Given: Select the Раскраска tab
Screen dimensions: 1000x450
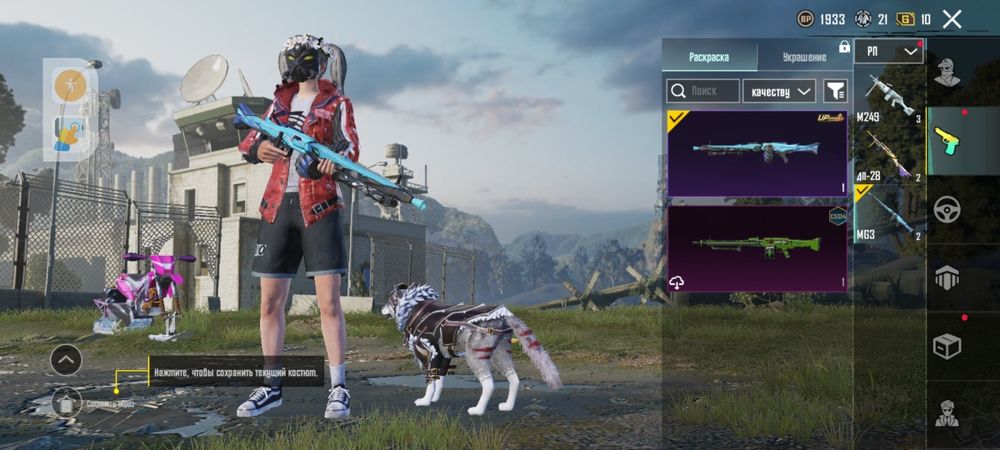Looking at the screenshot, I should pyautogui.click(x=709, y=57).
